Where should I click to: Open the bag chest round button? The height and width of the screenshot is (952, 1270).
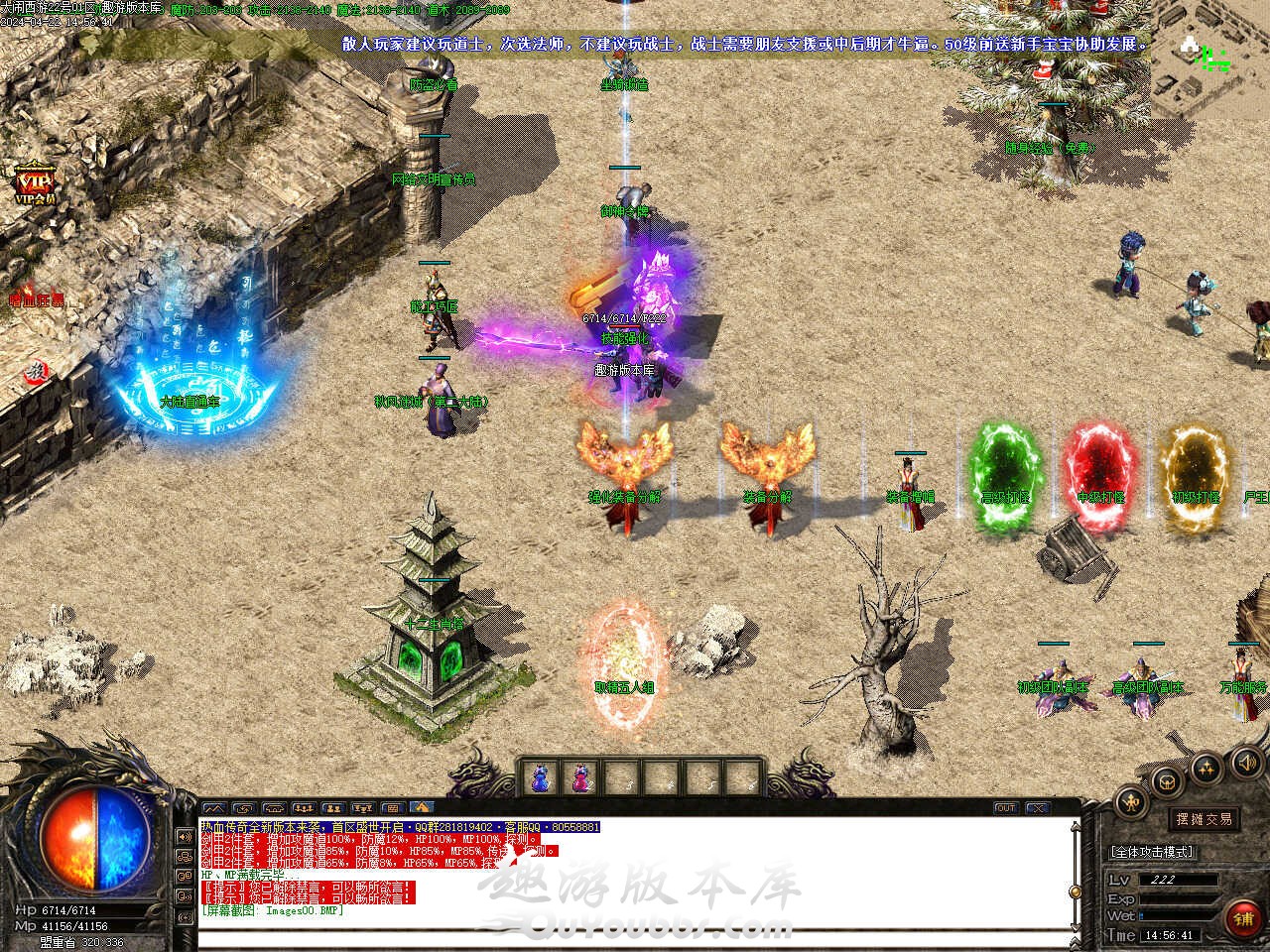[x=1167, y=781]
